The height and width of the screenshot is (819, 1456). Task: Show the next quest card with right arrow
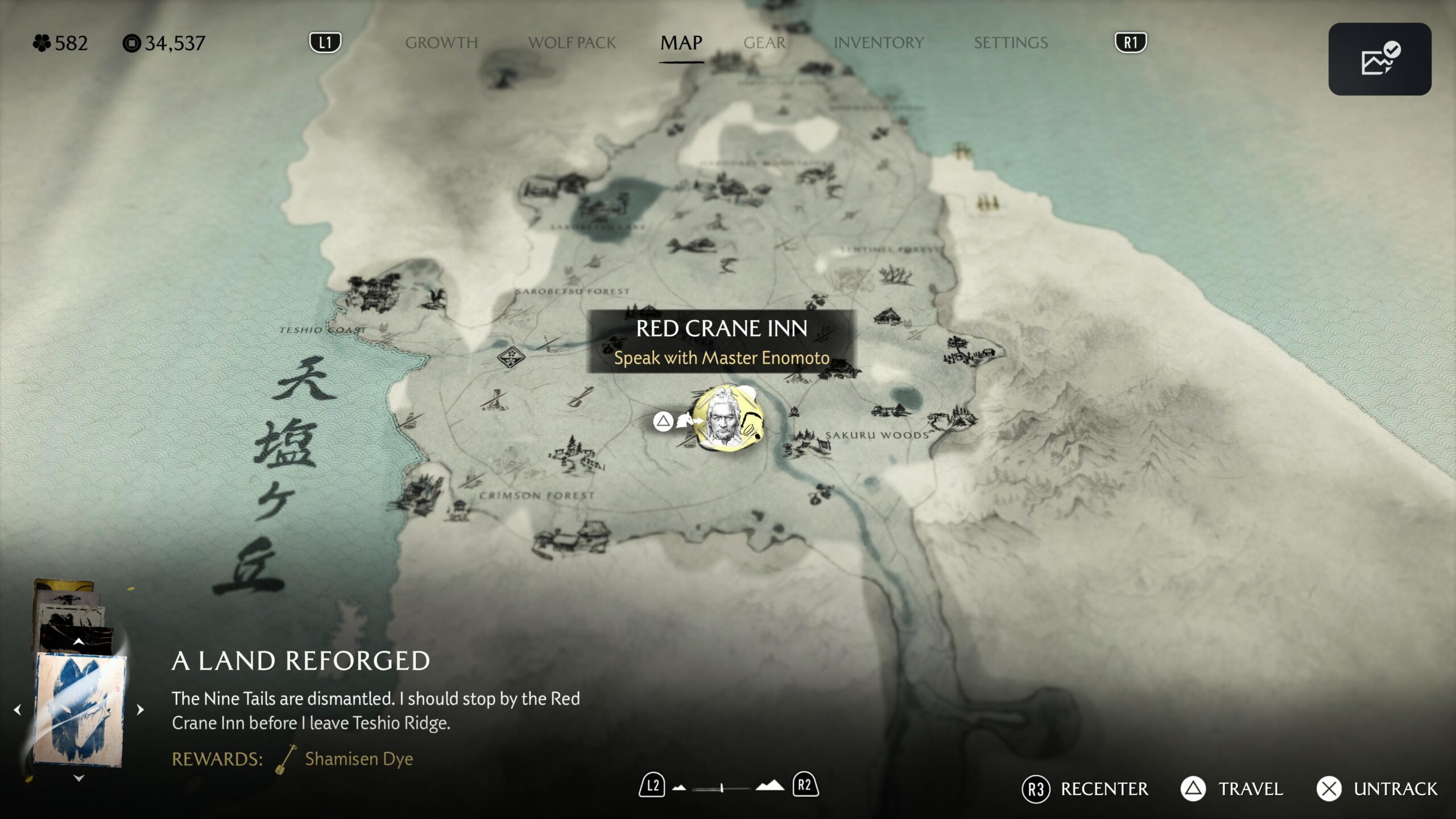point(140,710)
